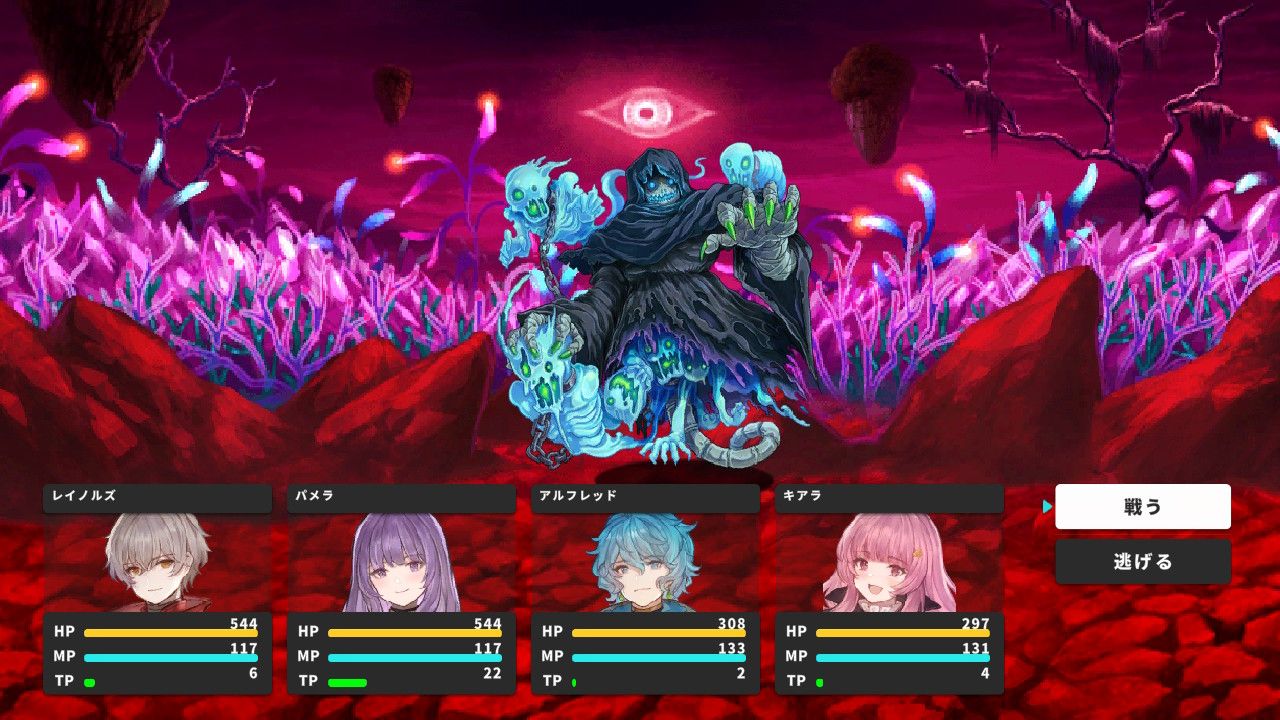The height and width of the screenshot is (720, 1280).
Task: Choose the 逃げる (Escape) option
Action: pyautogui.click(x=1143, y=561)
